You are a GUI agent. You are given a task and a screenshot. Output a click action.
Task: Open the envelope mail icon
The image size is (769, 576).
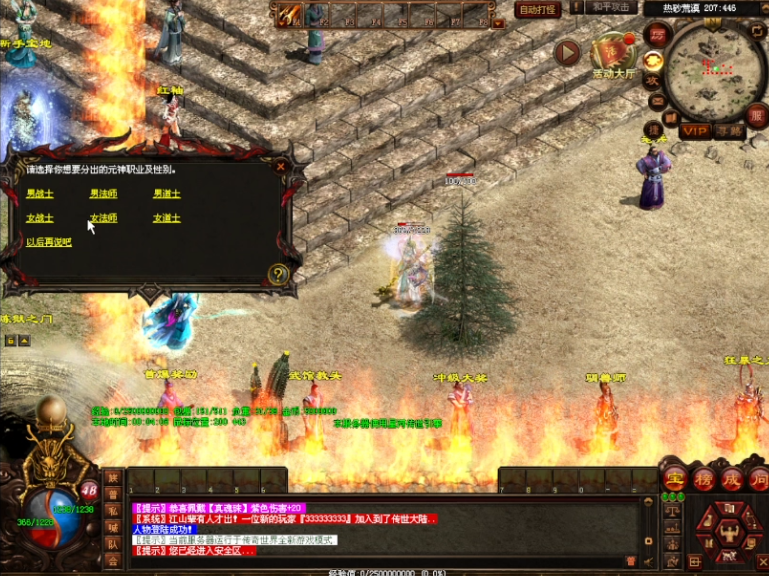tap(658, 102)
